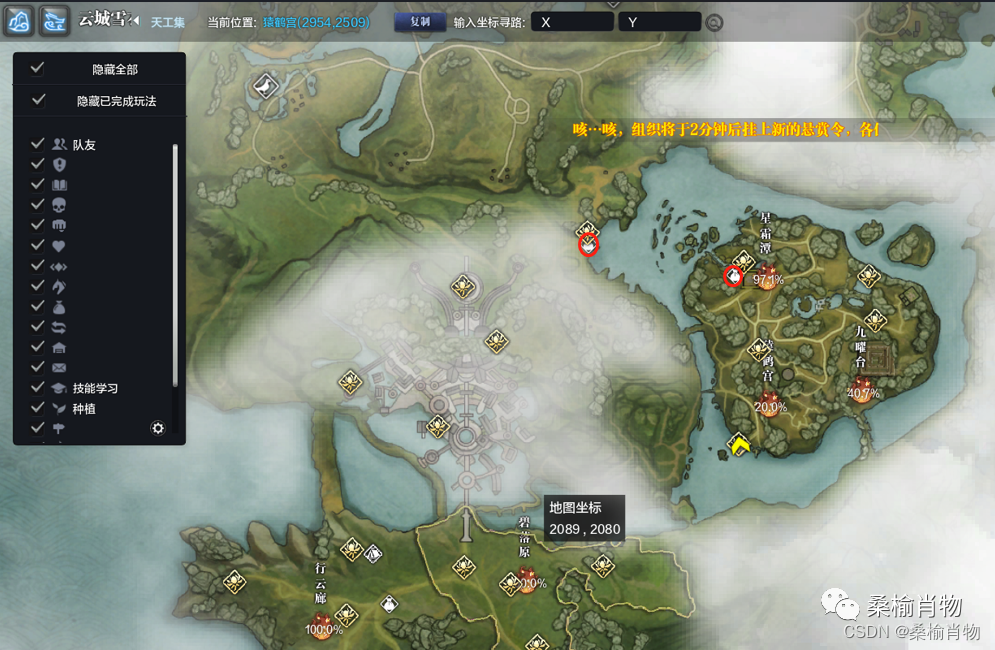The width and height of the screenshot is (995, 650).
Task: Toggle the 队友 teammates filter checkbox
Action: tap(38, 144)
